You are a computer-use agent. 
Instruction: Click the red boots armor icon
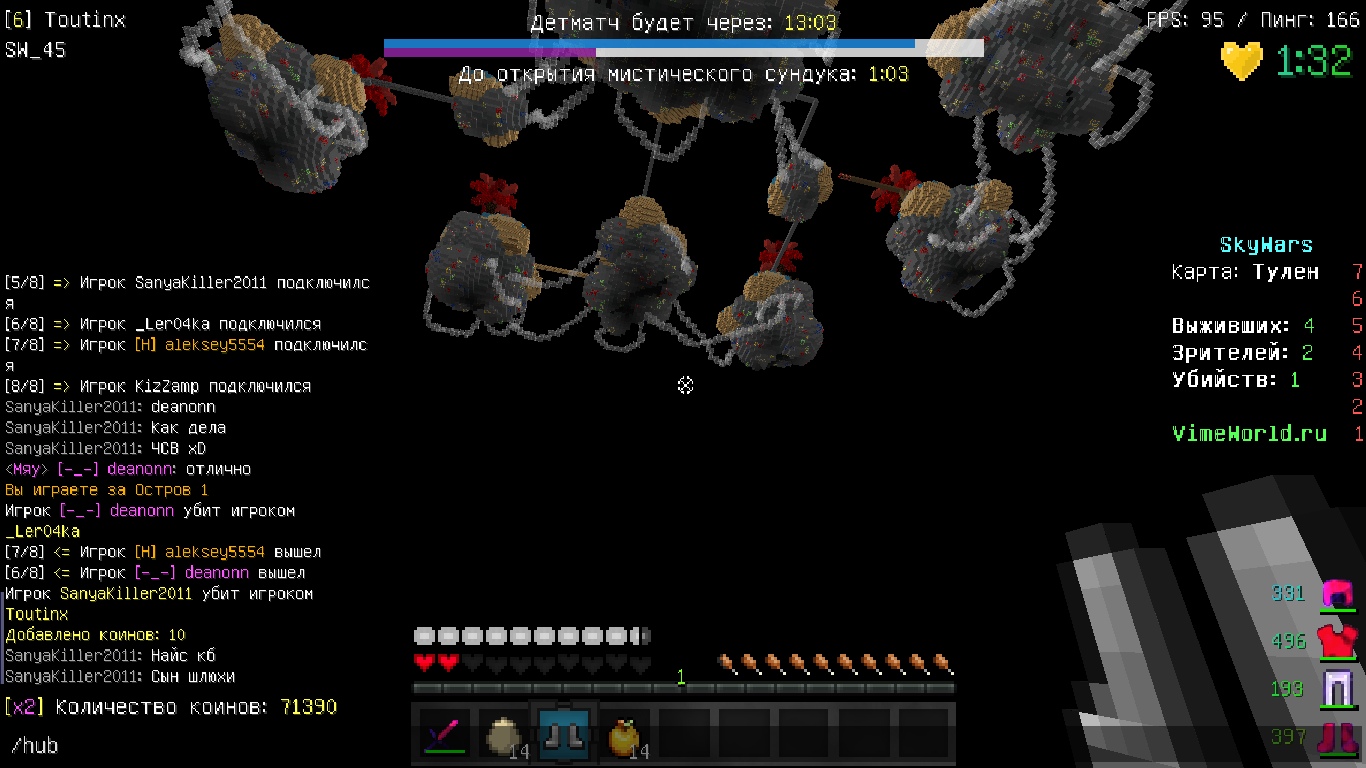click(1337, 738)
